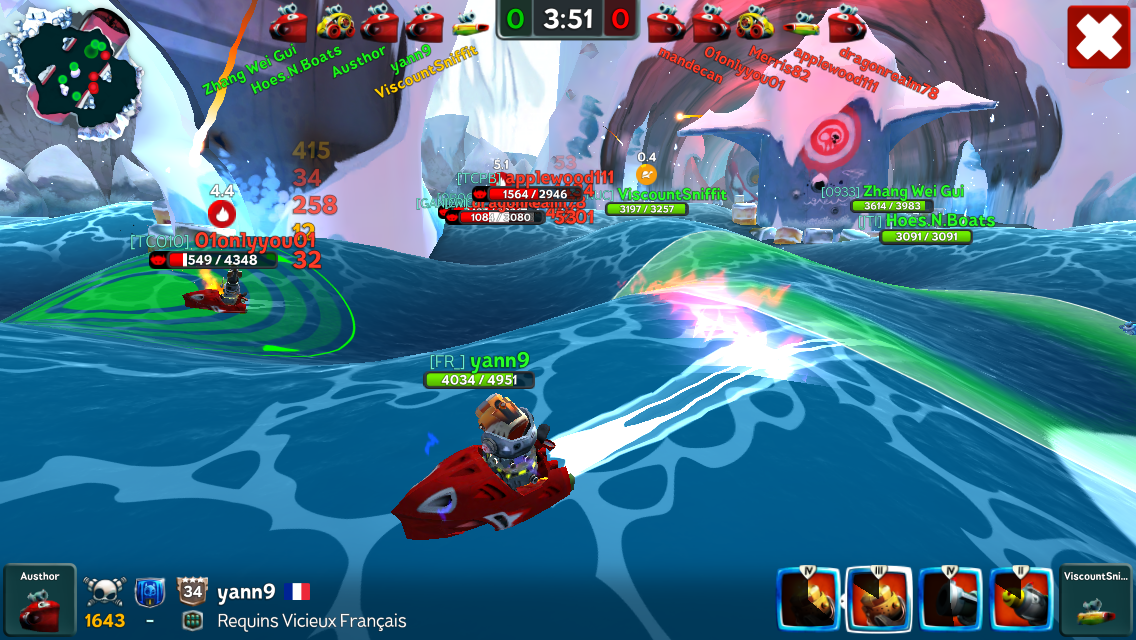Switch spectating to Austhor using the bottom button
Screen dimensions: 1136x640
point(39,601)
